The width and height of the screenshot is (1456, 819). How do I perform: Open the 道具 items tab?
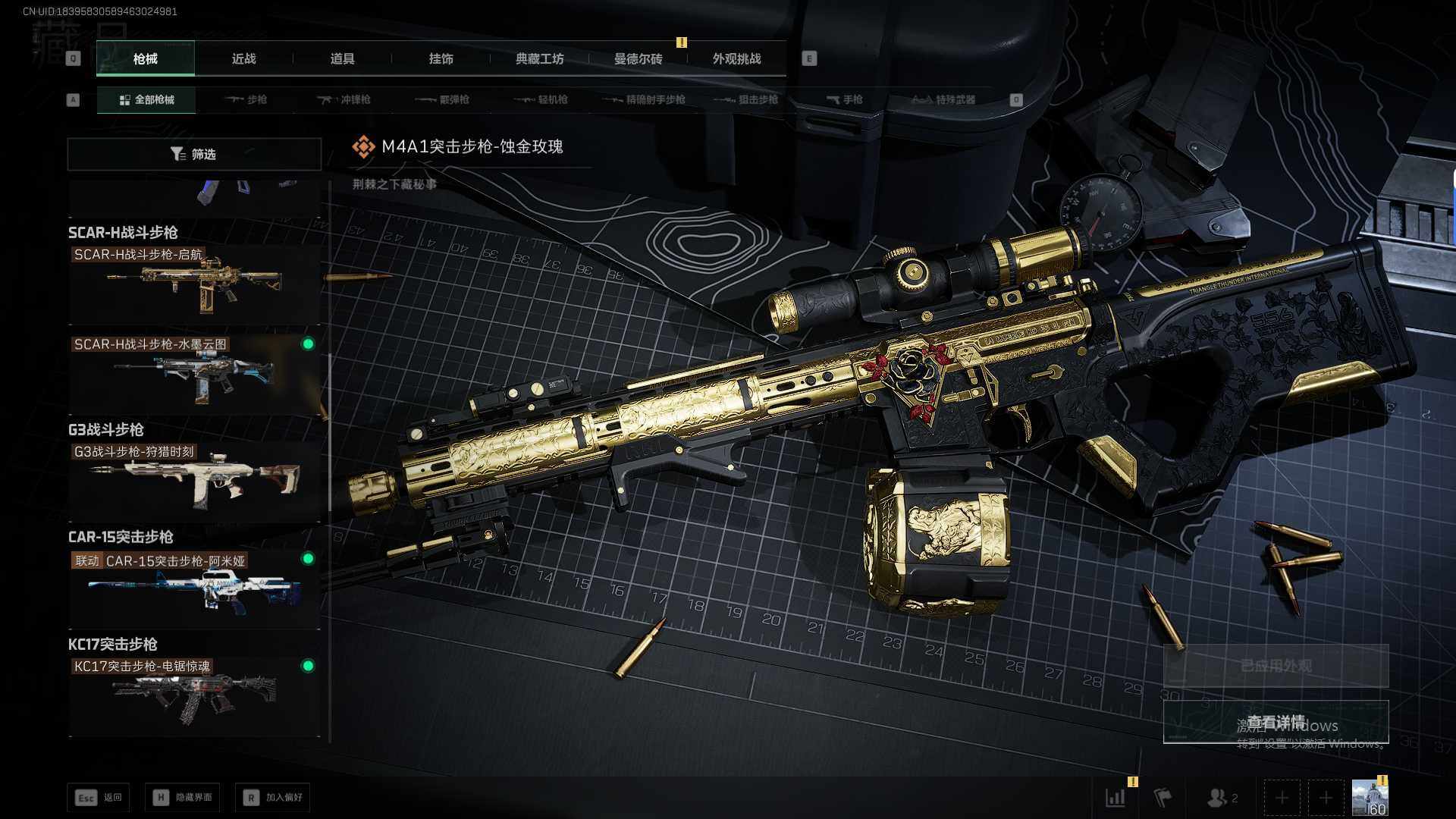click(342, 59)
